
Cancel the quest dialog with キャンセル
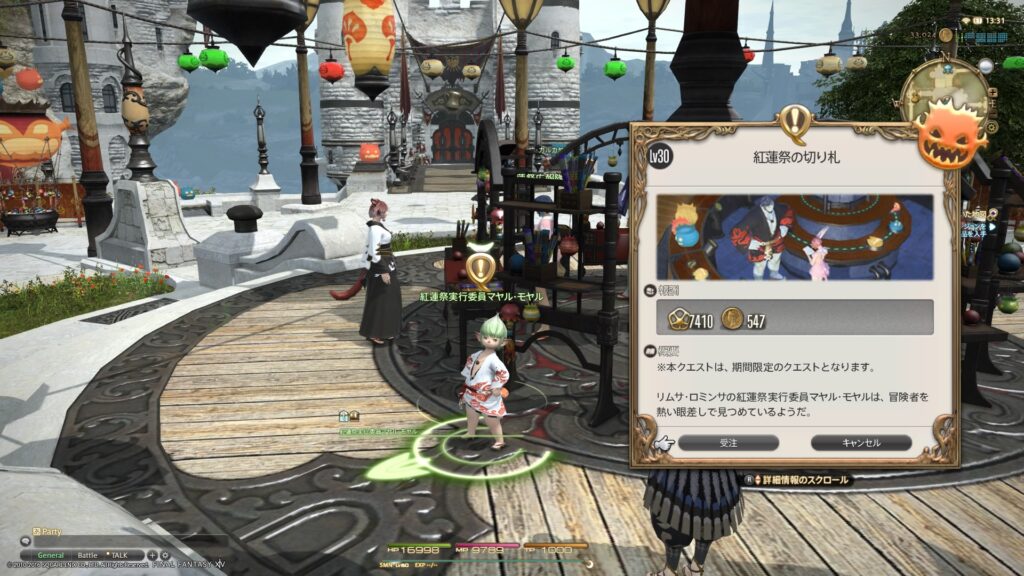pos(860,442)
